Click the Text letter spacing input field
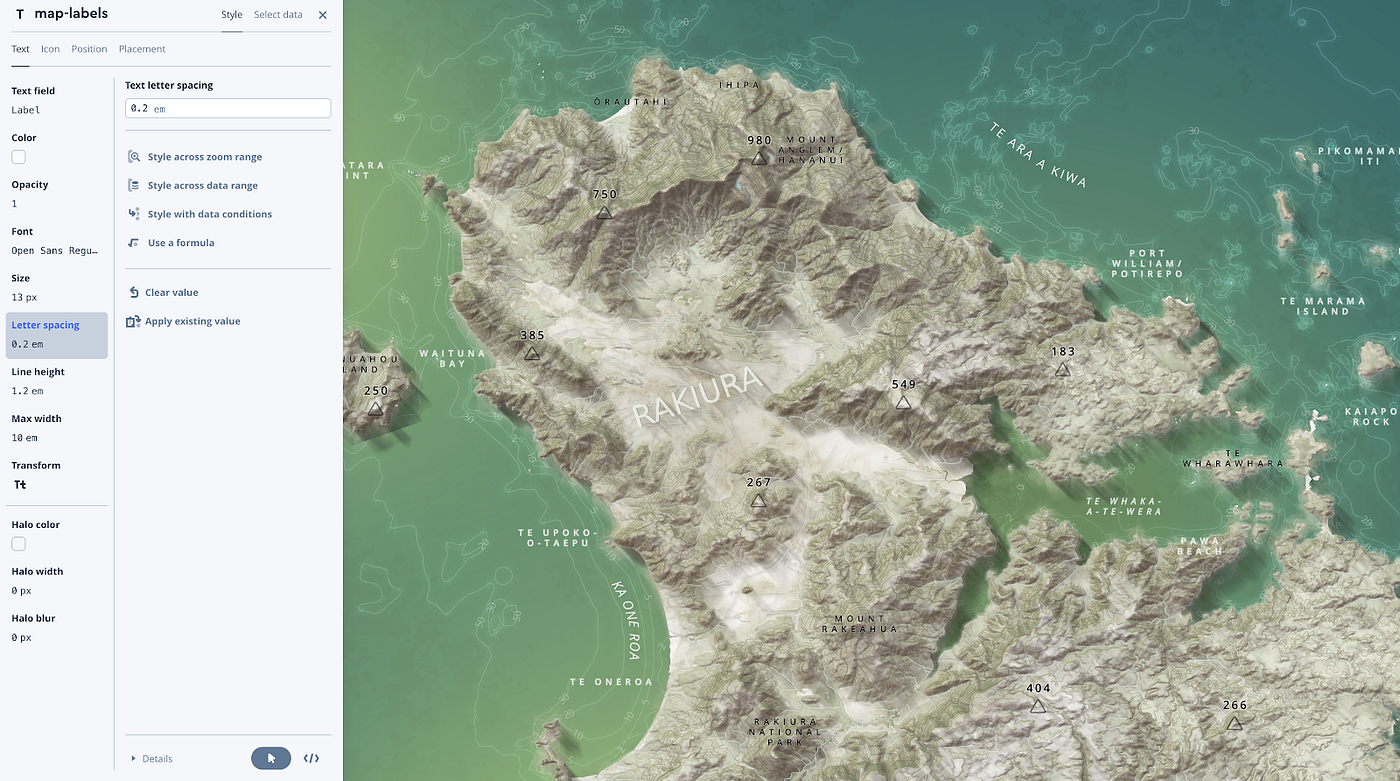 tap(227, 107)
